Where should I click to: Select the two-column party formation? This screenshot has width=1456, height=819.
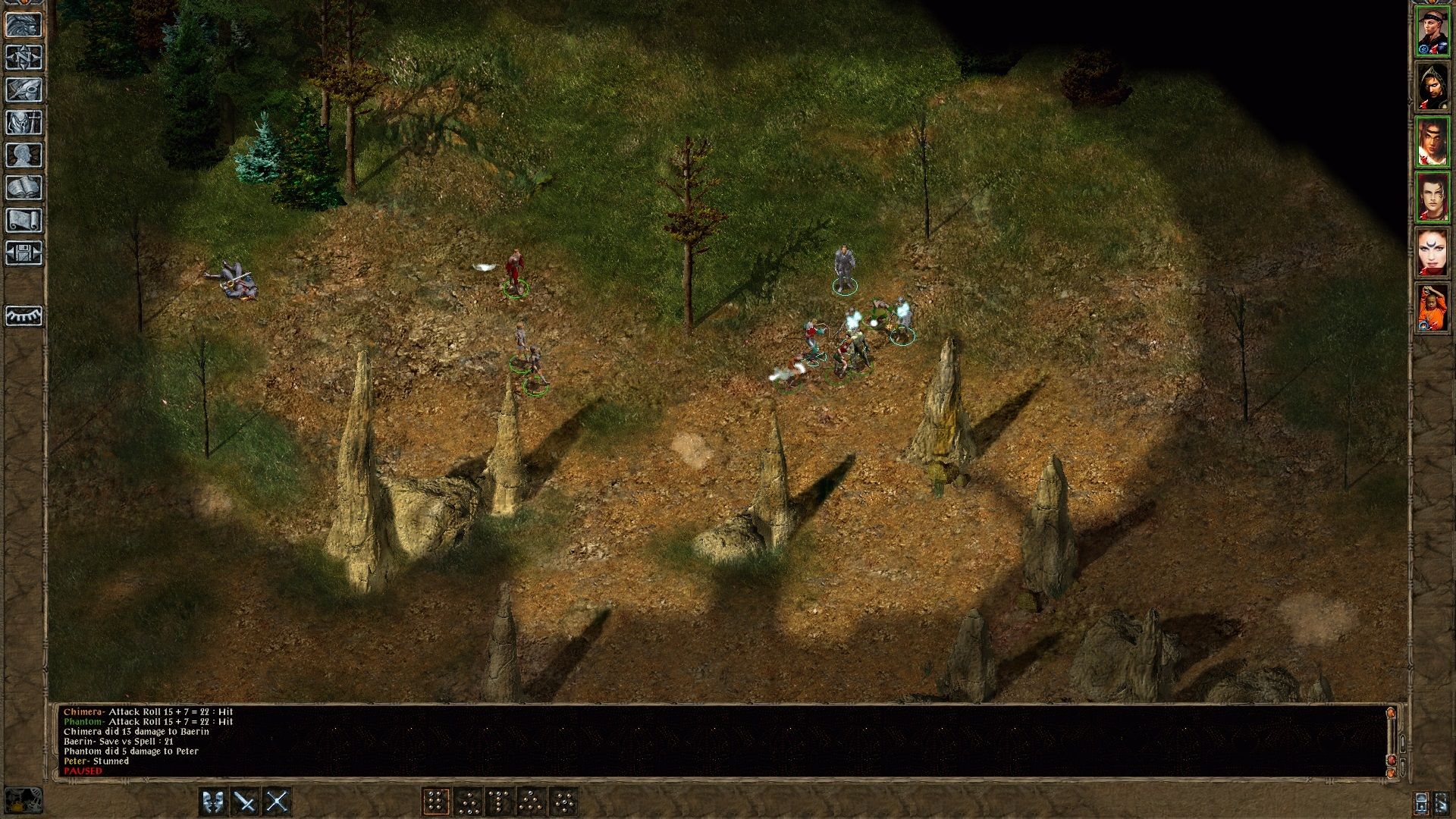click(436, 802)
